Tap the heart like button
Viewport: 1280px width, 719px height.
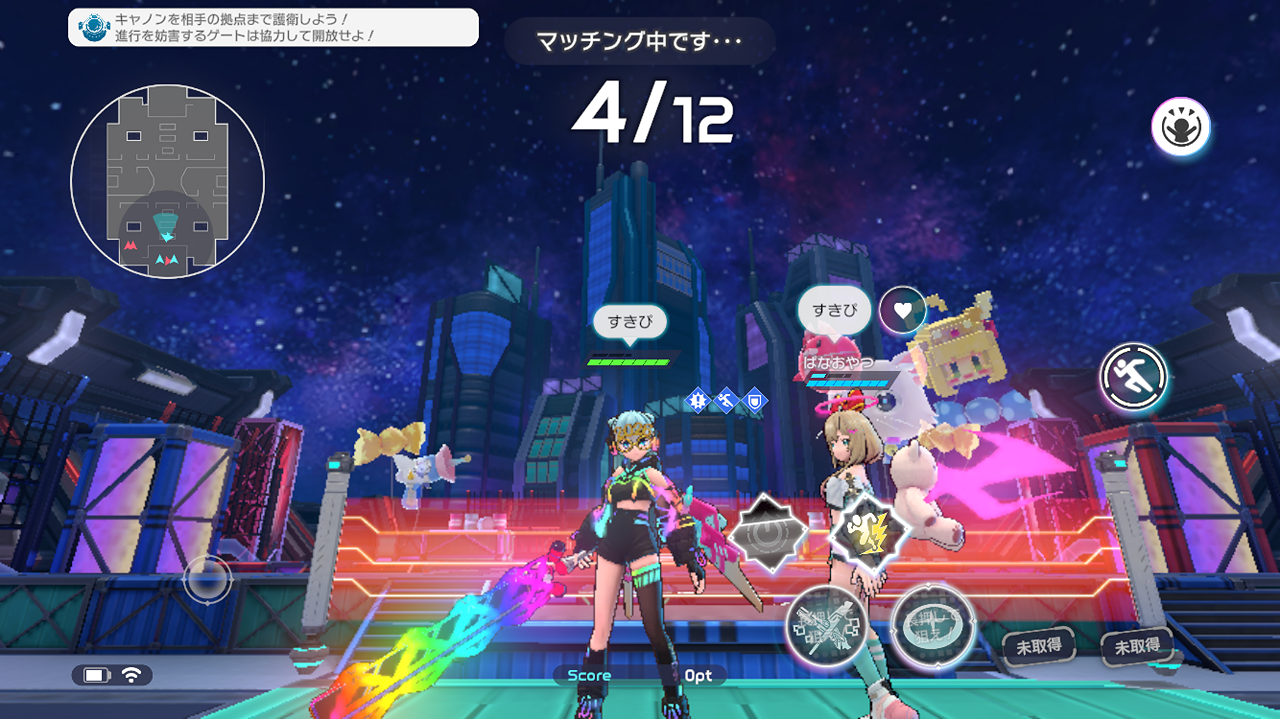[902, 310]
